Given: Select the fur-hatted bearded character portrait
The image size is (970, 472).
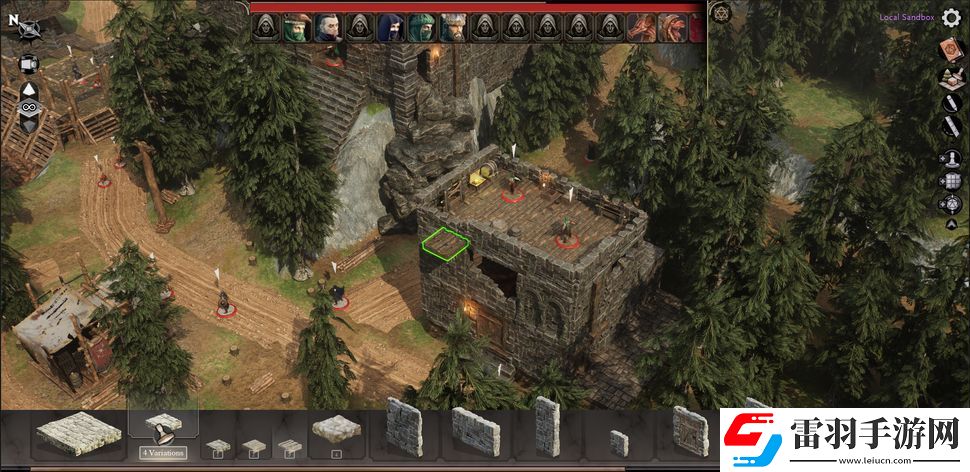Looking at the screenshot, I should [451, 28].
